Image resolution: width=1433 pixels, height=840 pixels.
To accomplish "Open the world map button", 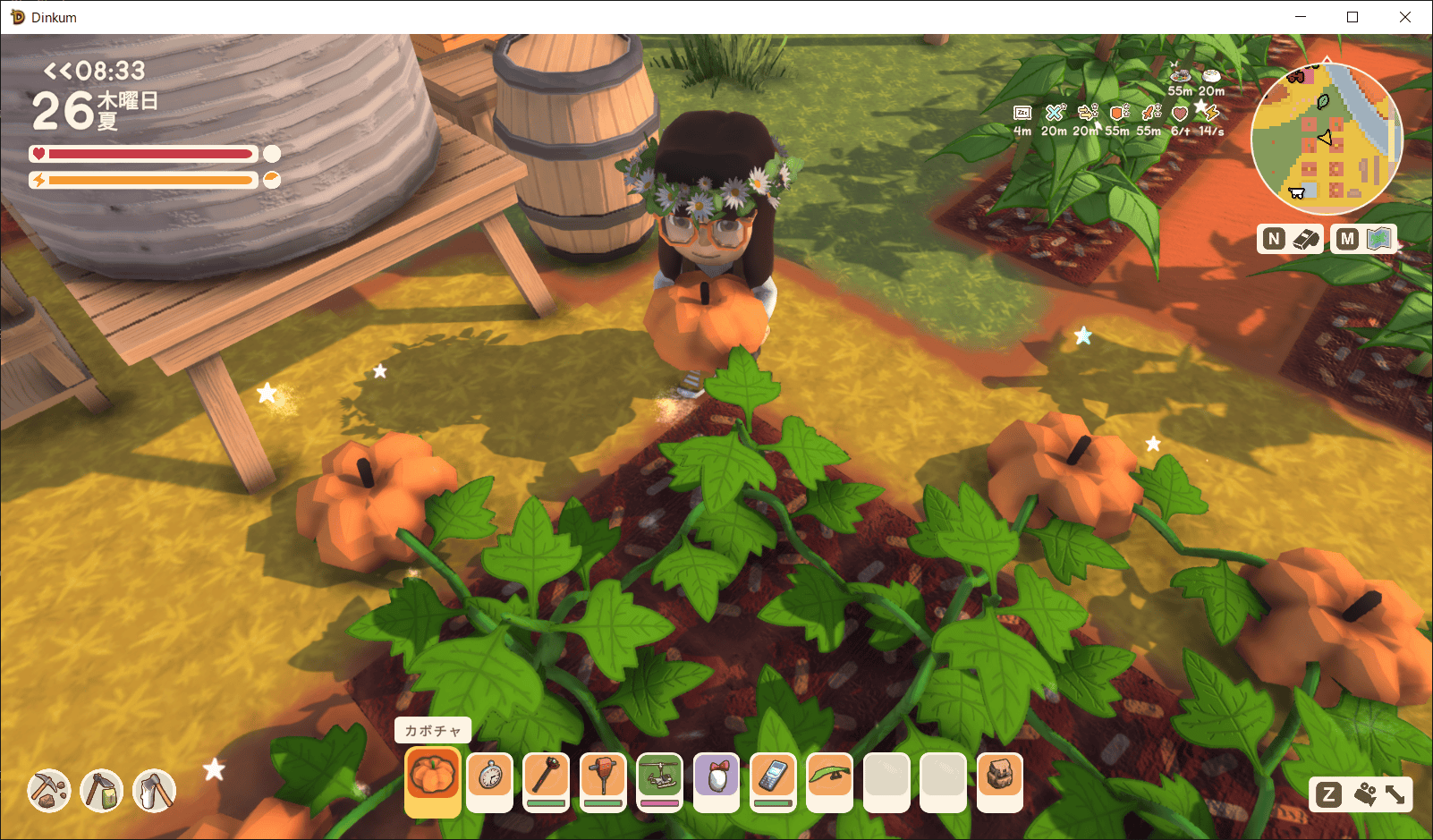I will coord(1364,239).
